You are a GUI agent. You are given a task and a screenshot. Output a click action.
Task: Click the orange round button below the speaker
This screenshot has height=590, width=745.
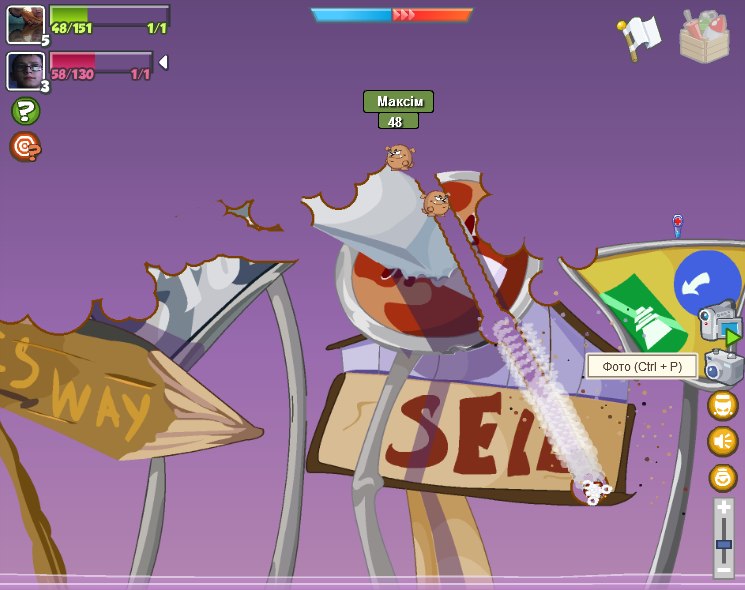coord(723,477)
